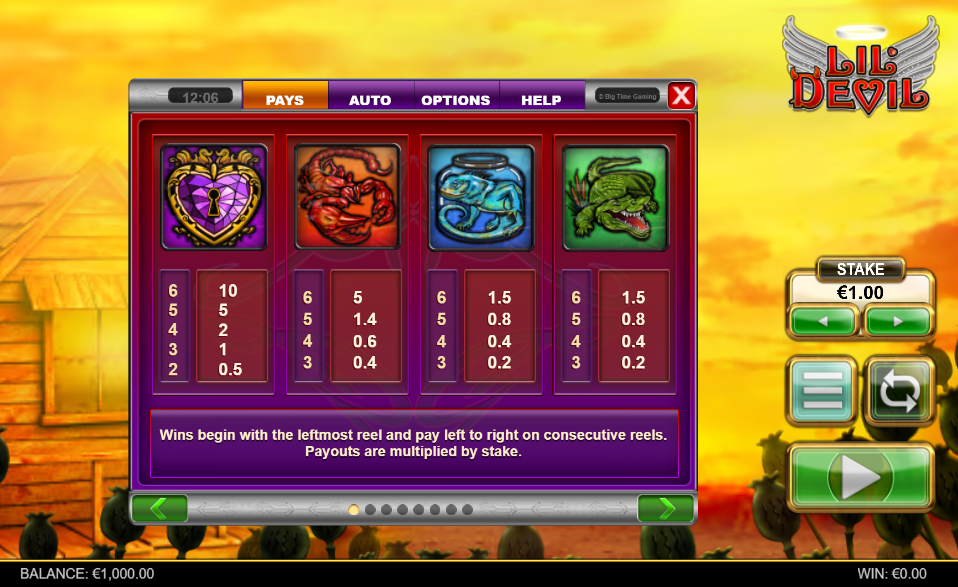Open the AUTO tab
This screenshot has height=587, width=958.
tap(370, 99)
